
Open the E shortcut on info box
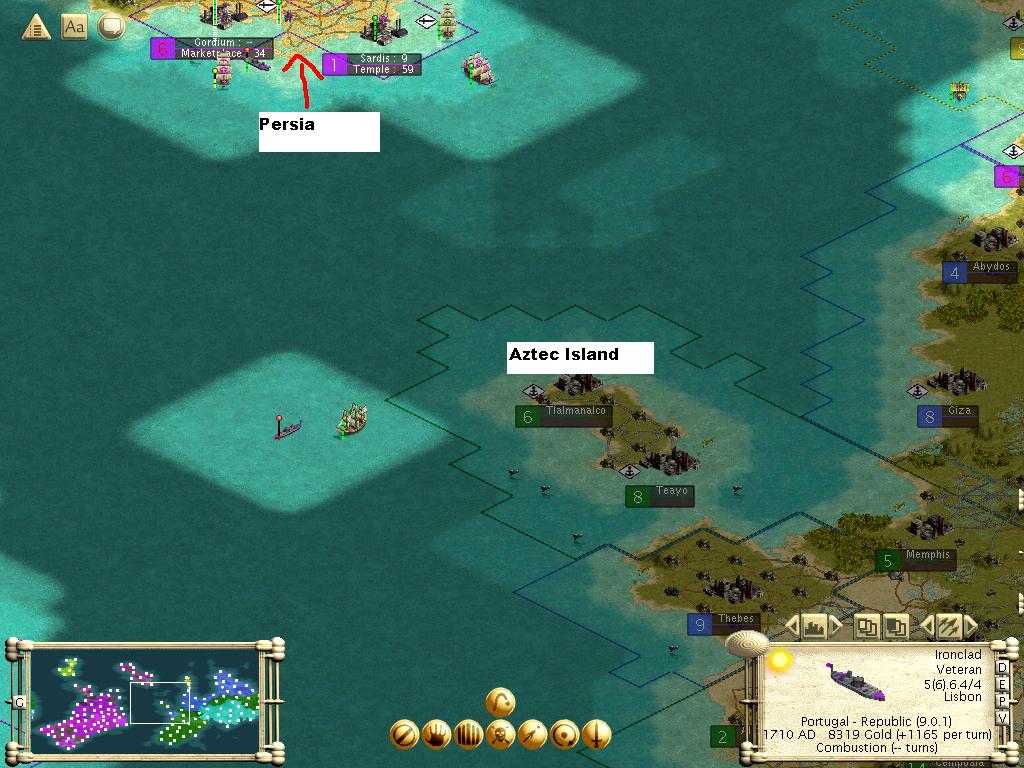click(x=1002, y=685)
